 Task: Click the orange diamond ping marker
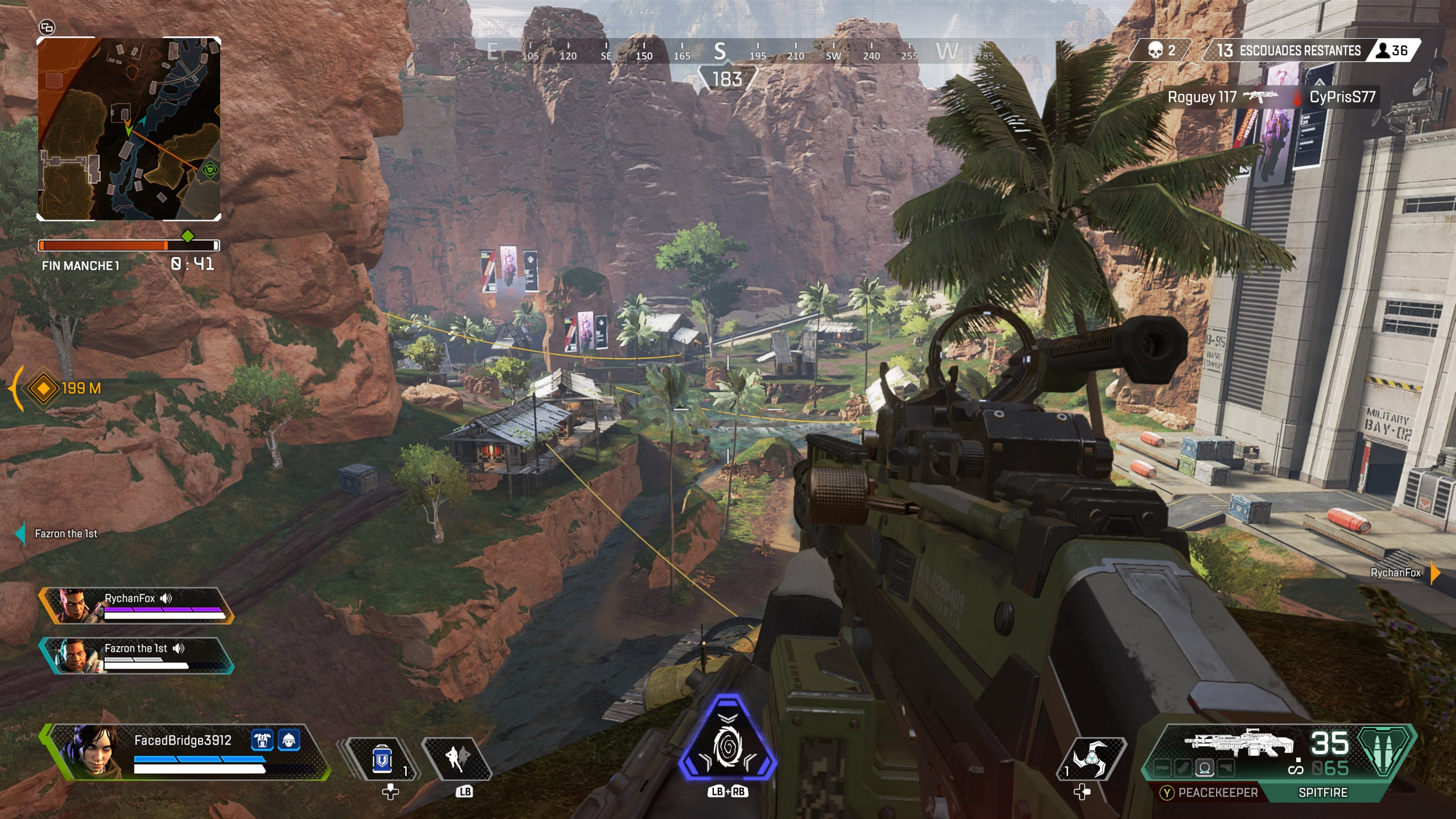click(x=44, y=388)
